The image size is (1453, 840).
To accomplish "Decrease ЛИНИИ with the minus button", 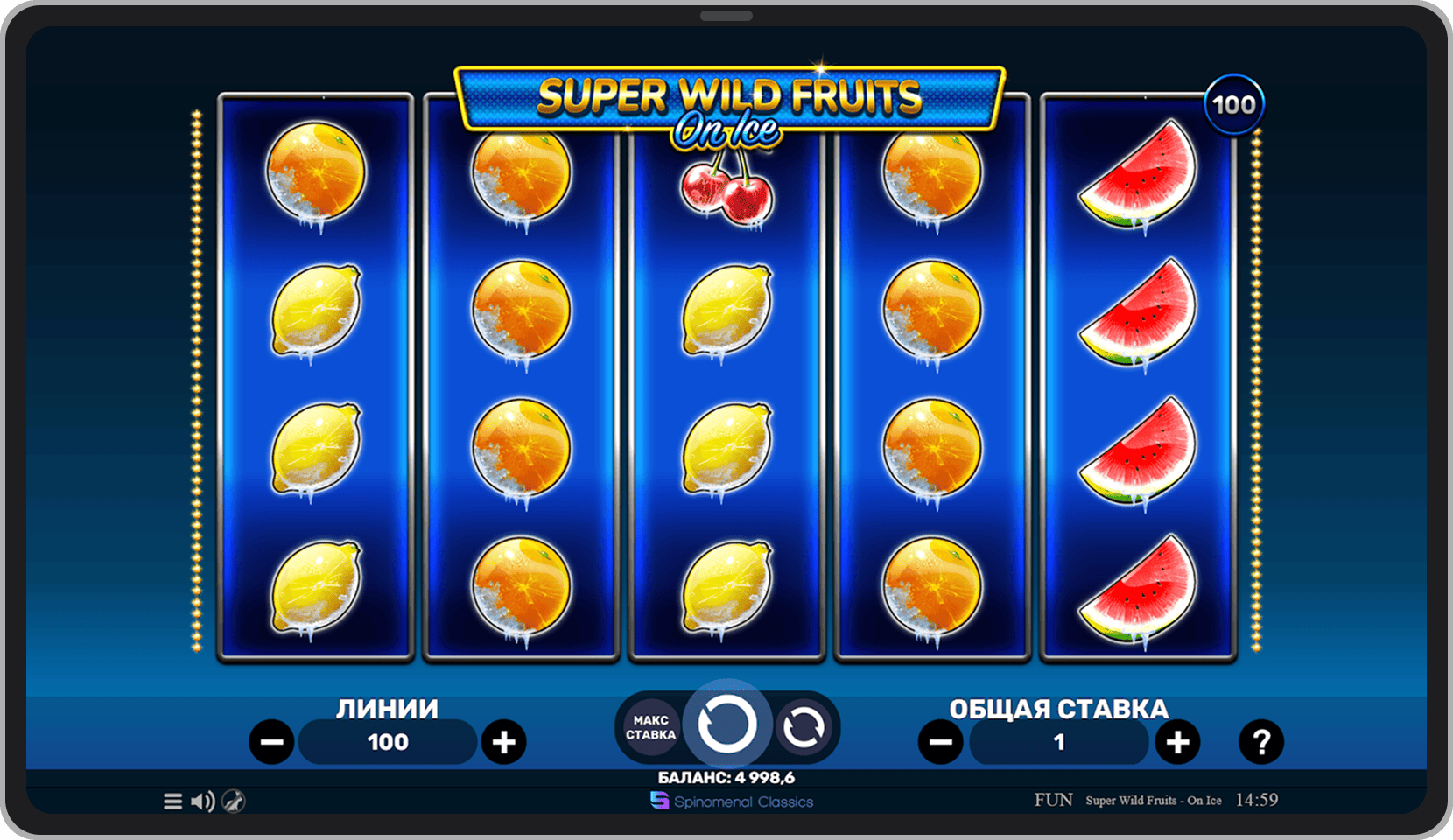I will tap(271, 742).
